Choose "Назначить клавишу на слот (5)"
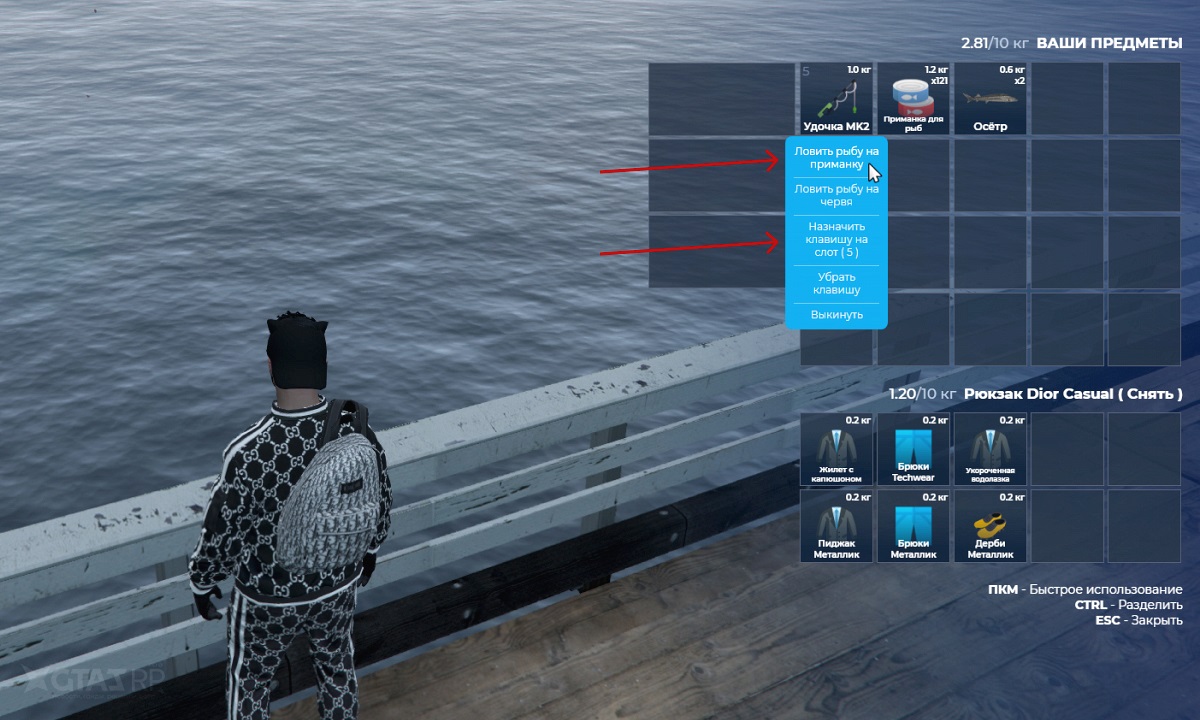Viewport: 1200px width, 720px height. 836,240
